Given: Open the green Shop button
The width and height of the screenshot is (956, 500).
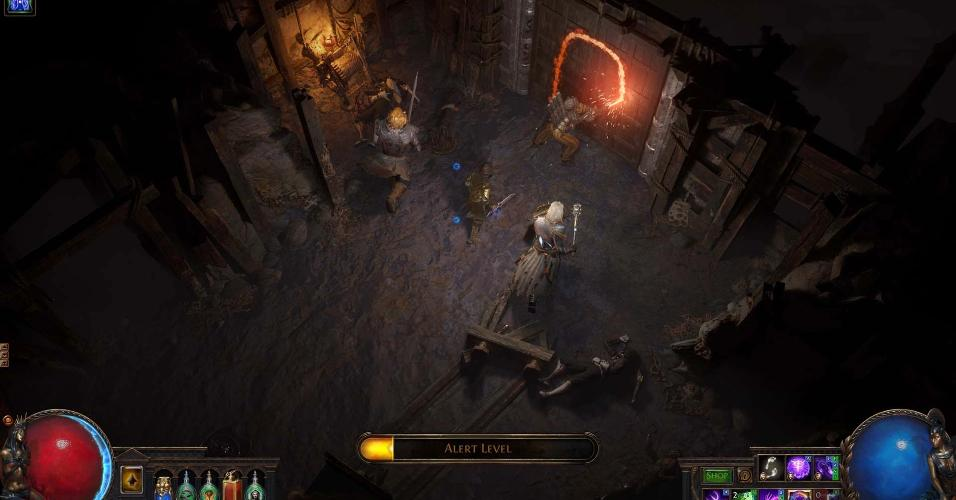Looking at the screenshot, I should [716, 476].
